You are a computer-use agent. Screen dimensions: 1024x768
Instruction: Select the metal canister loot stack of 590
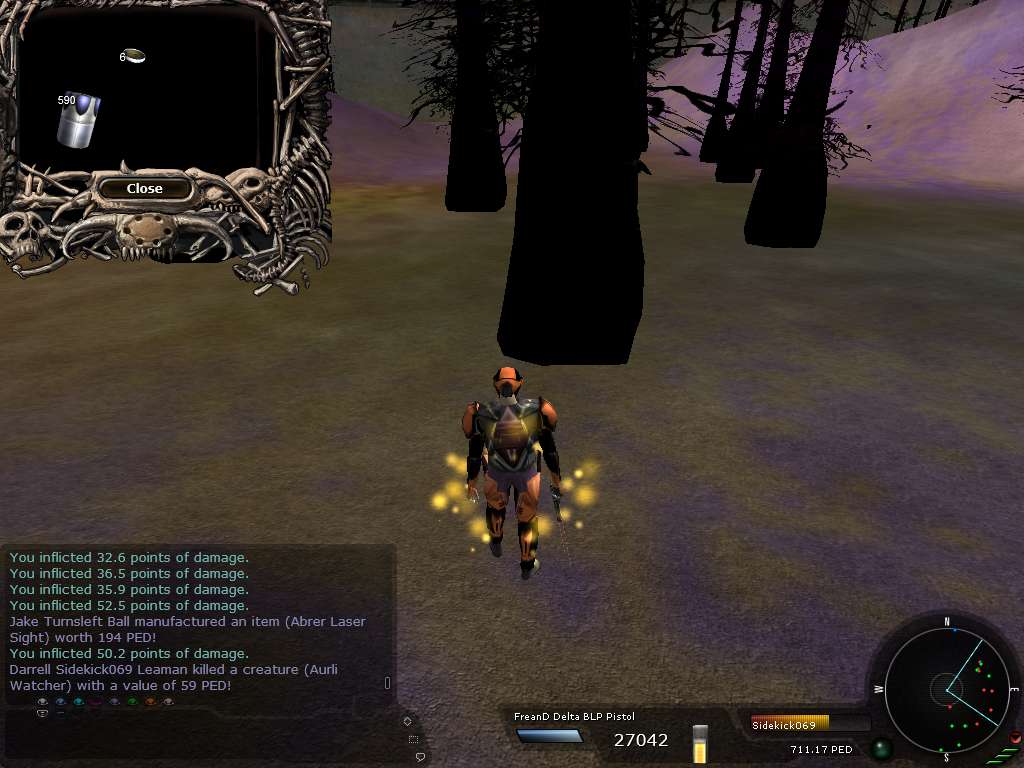coord(78,120)
